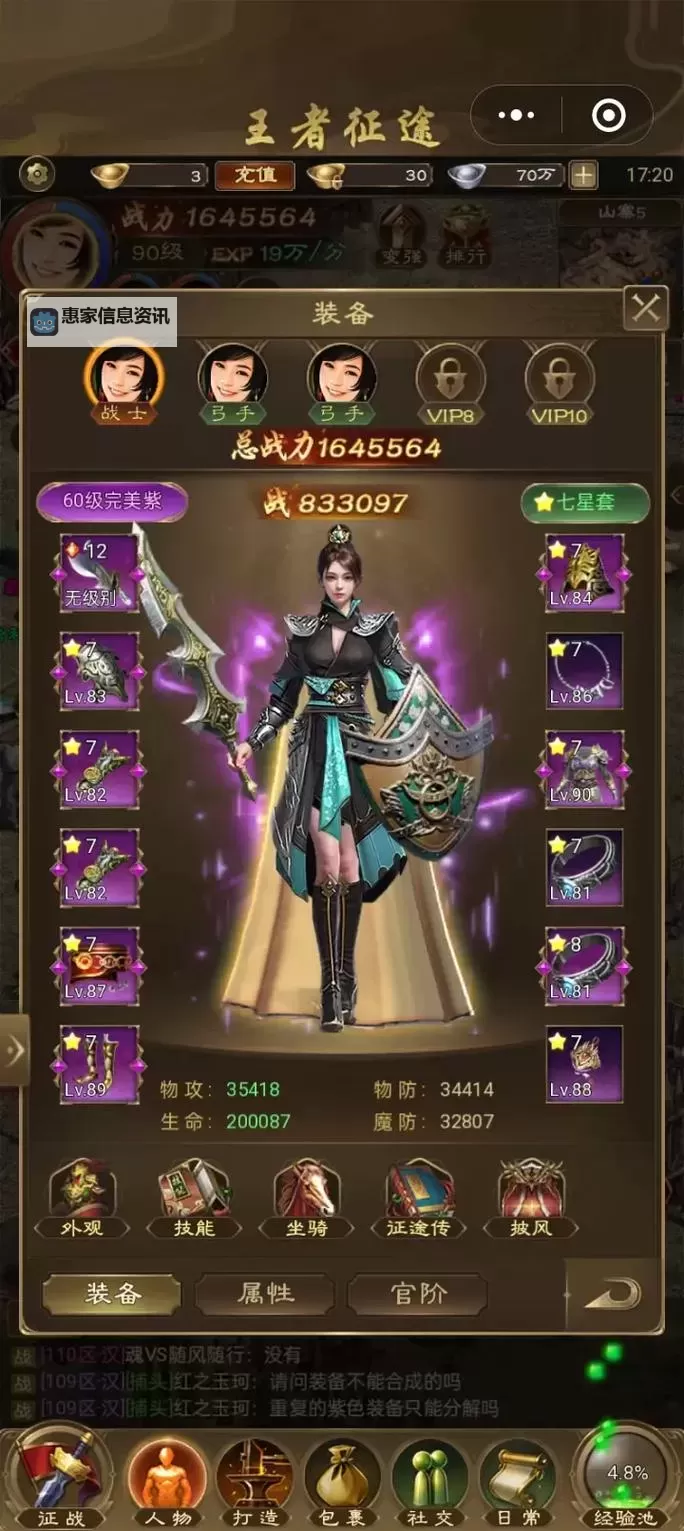684x1531 pixels.
Task: Close the equipment panel
Action: click(x=645, y=309)
